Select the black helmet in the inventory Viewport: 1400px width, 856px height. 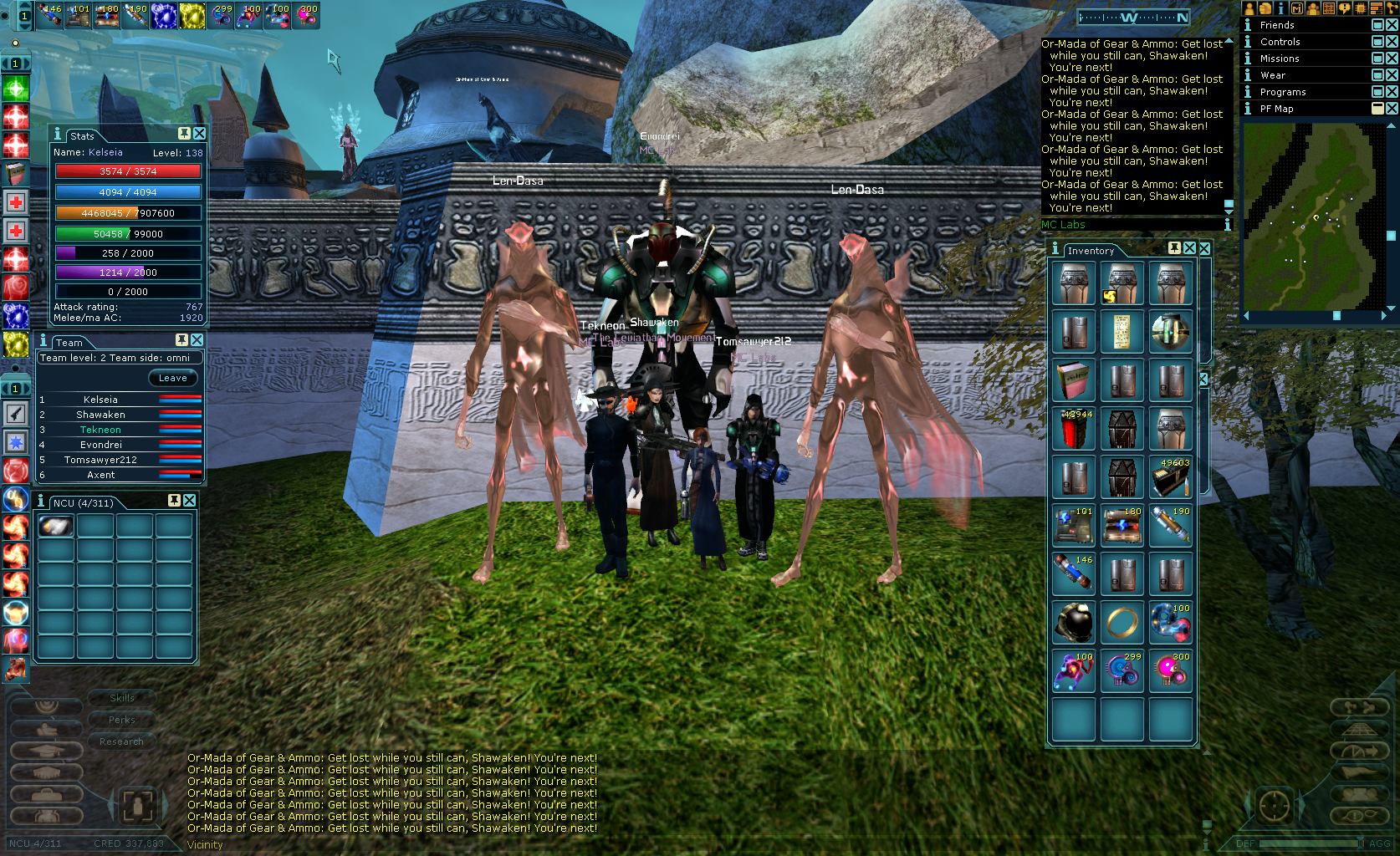click(x=1074, y=623)
